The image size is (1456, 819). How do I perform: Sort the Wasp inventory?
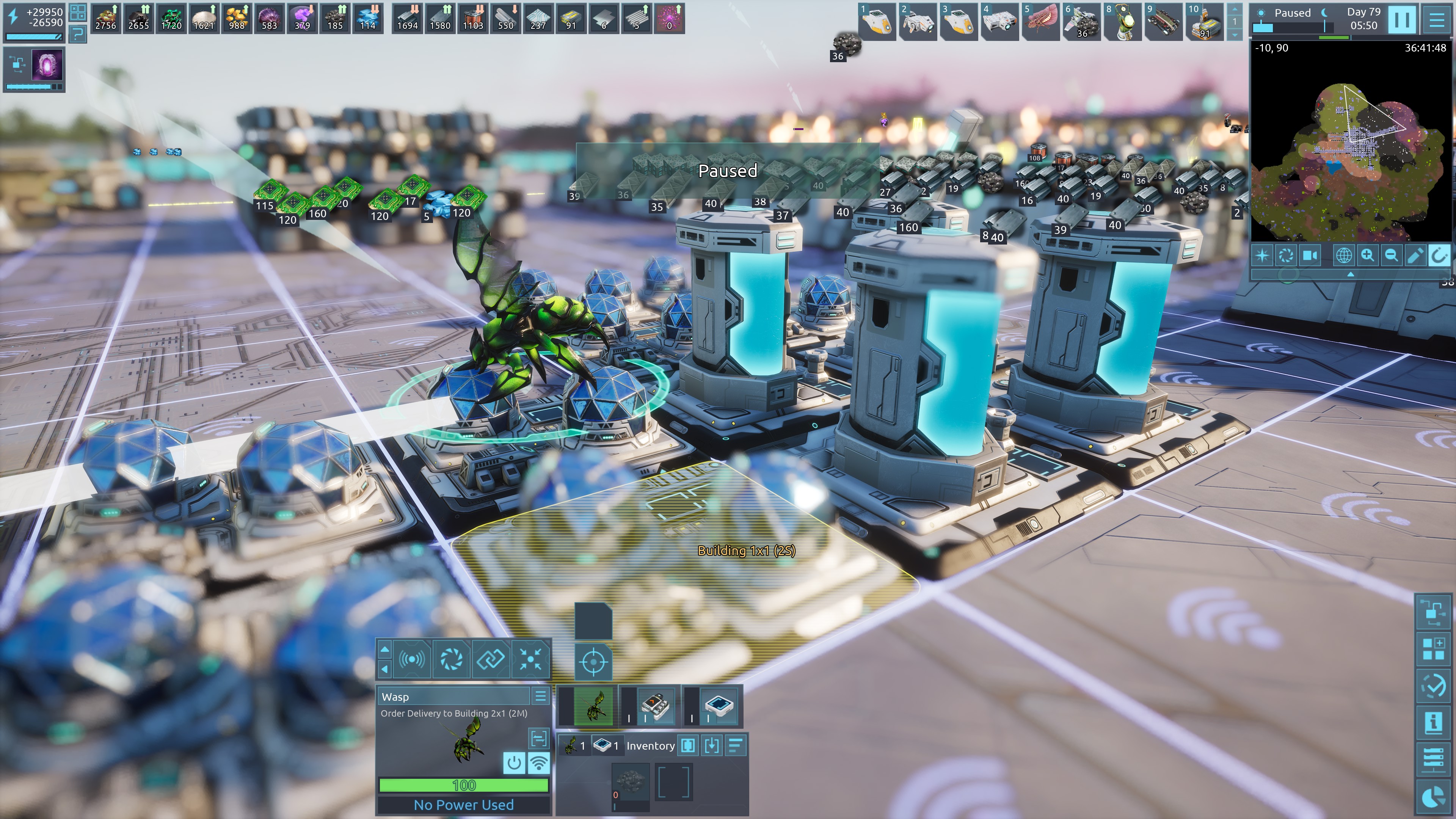click(x=735, y=745)
